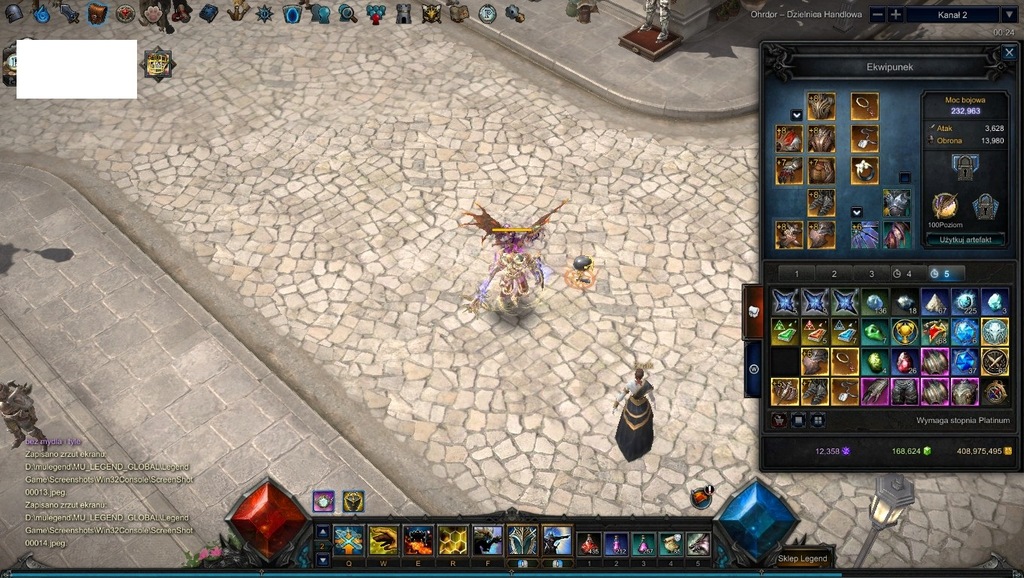1024x578 pixels.
Task: Open the Sklep Legend shop
Action: (x=803, y=557)
